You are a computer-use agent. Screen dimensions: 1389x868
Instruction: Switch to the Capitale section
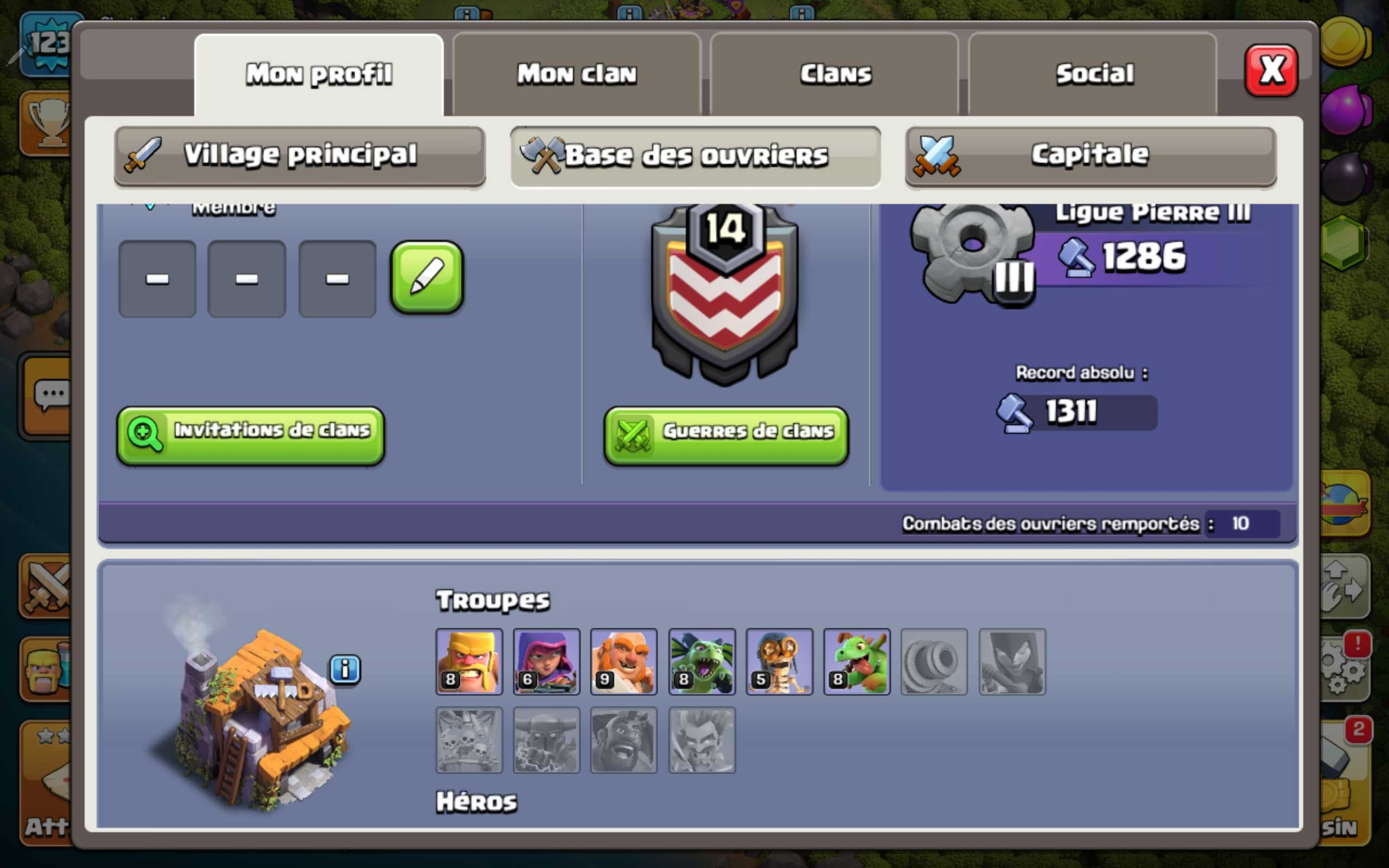(x=1091, y=156)
